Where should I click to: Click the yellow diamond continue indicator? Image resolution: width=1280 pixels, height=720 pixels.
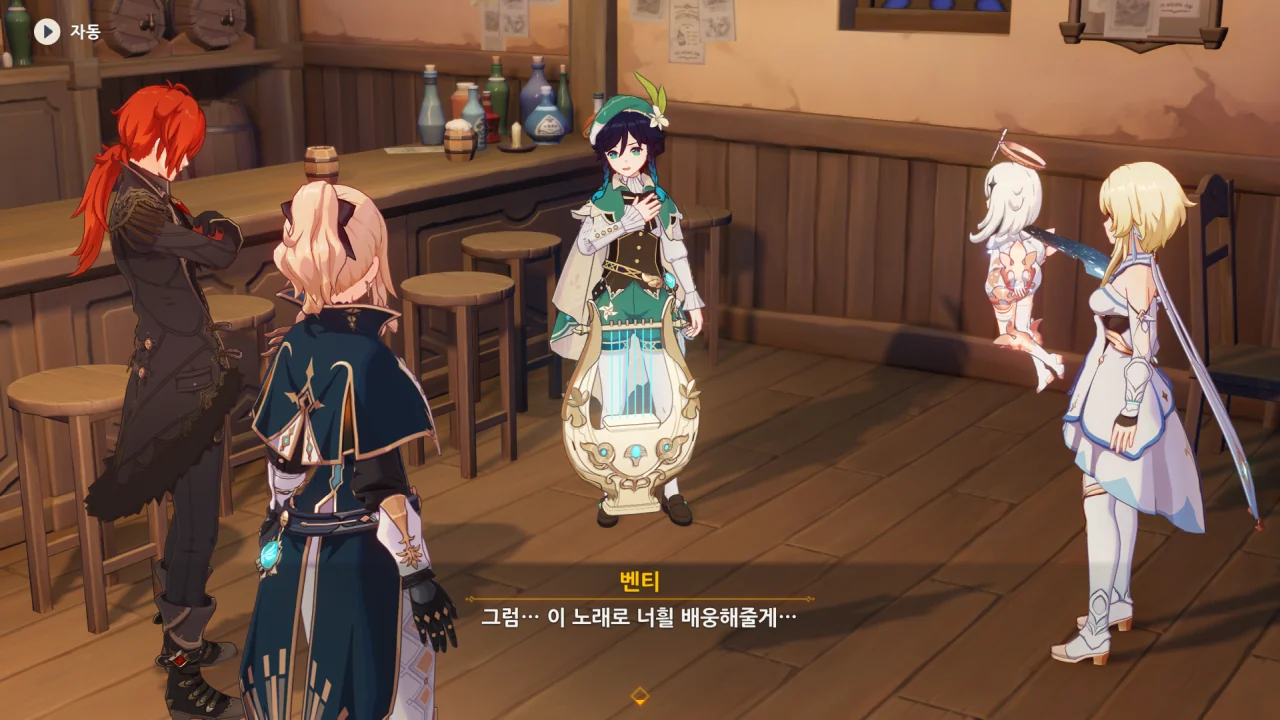tap(640, 695)
